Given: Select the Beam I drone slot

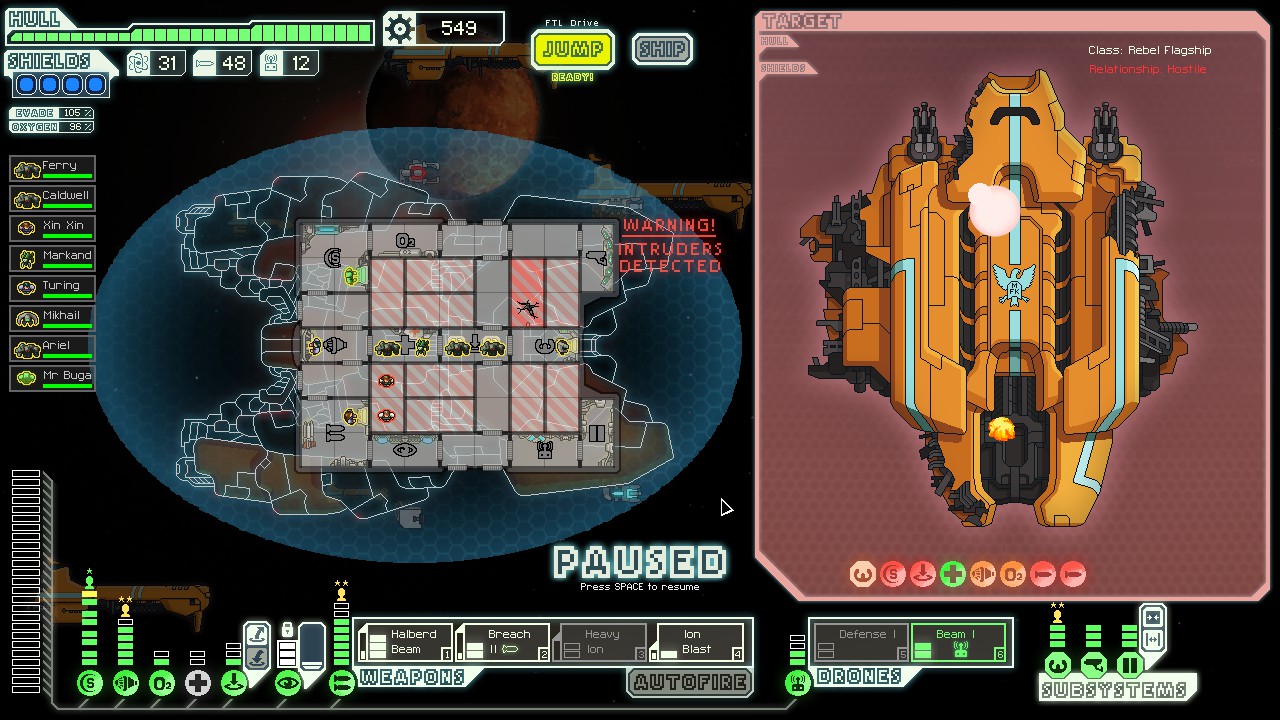Looking at the screenshot, I should tap(957, 642).
